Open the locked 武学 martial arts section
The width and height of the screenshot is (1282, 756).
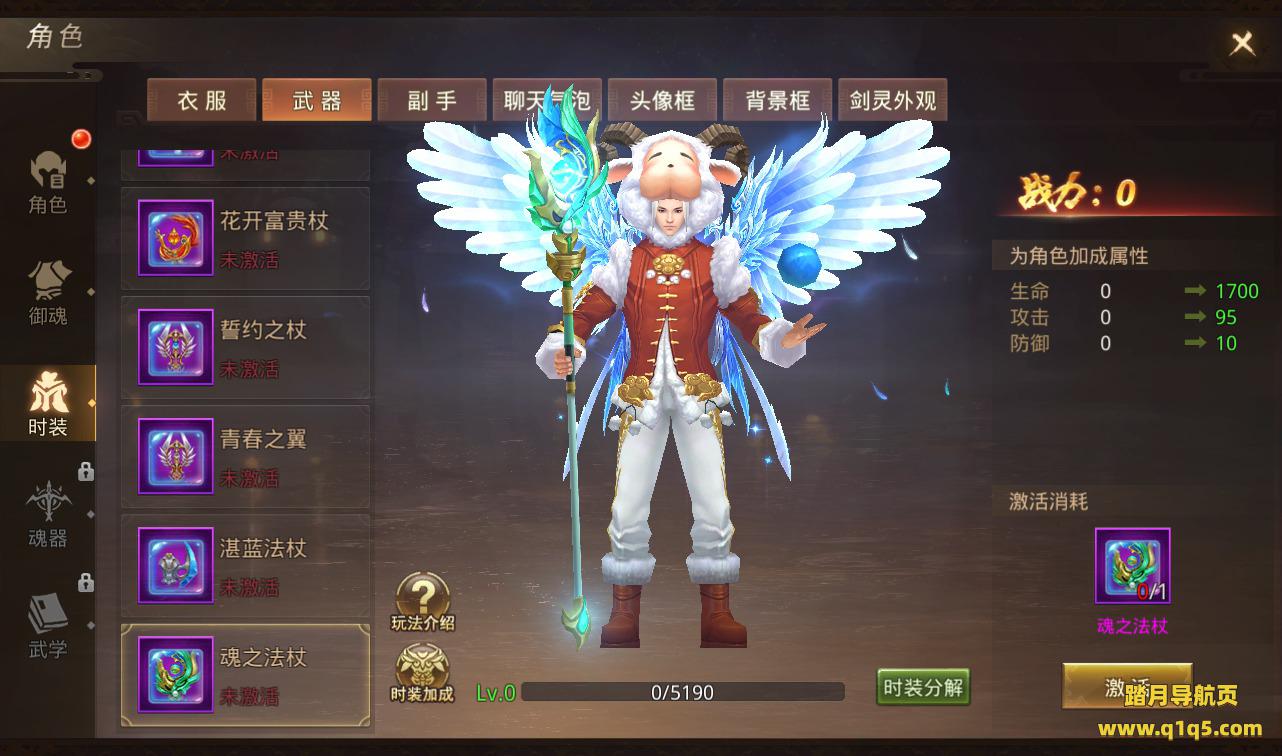(x=48, y=626)
